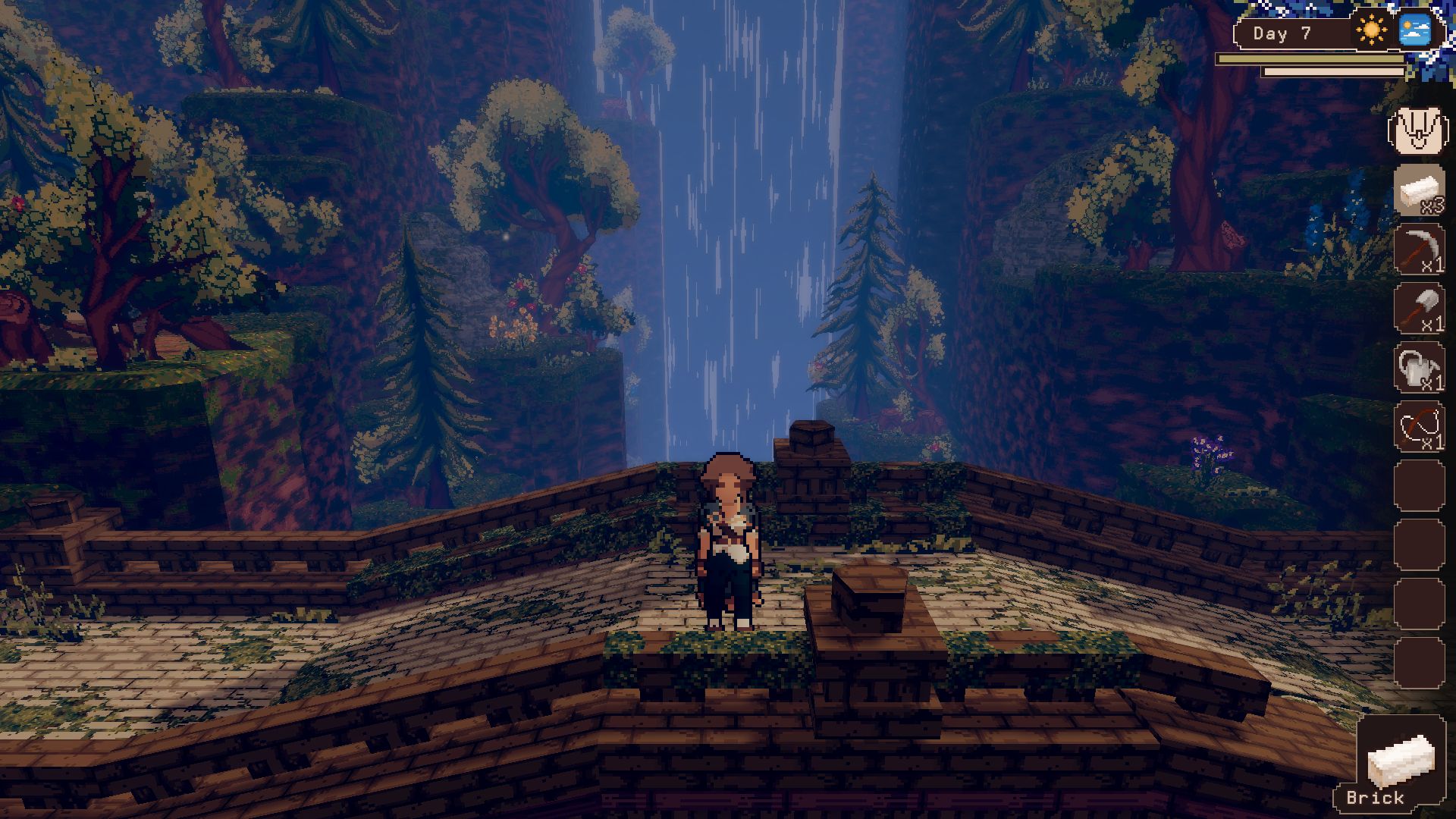Click the sun time-of-day icon
The width and height of the screenshot is (1456, 819).
tap(1371, 32)
